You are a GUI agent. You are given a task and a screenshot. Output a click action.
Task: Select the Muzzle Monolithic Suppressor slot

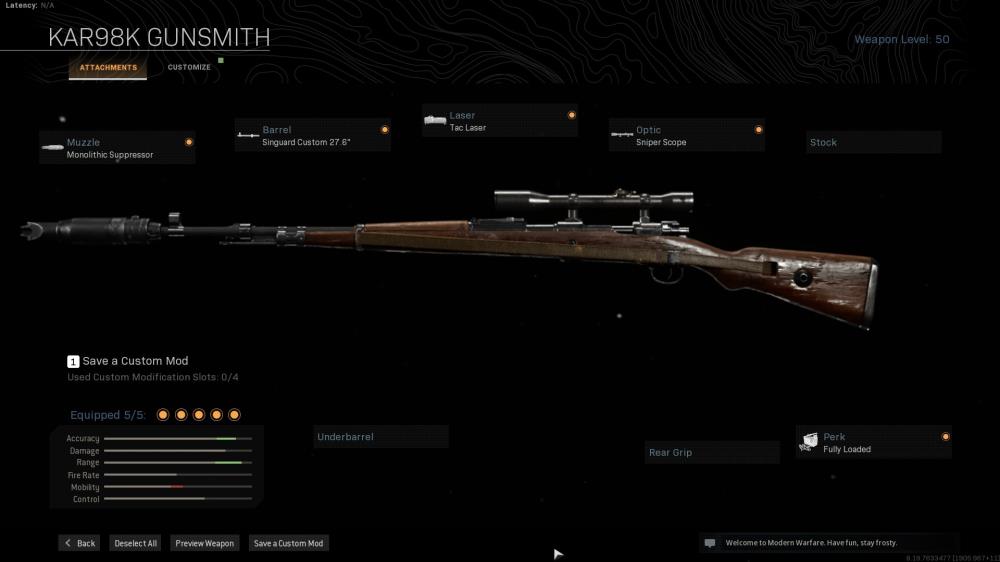point(117,148)
